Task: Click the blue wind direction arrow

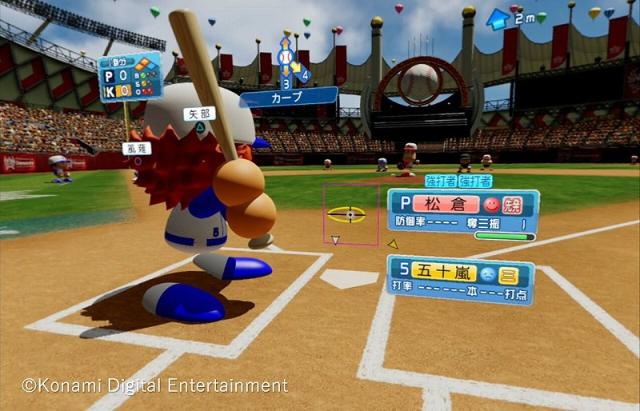Action: click(x=498, y=17)
